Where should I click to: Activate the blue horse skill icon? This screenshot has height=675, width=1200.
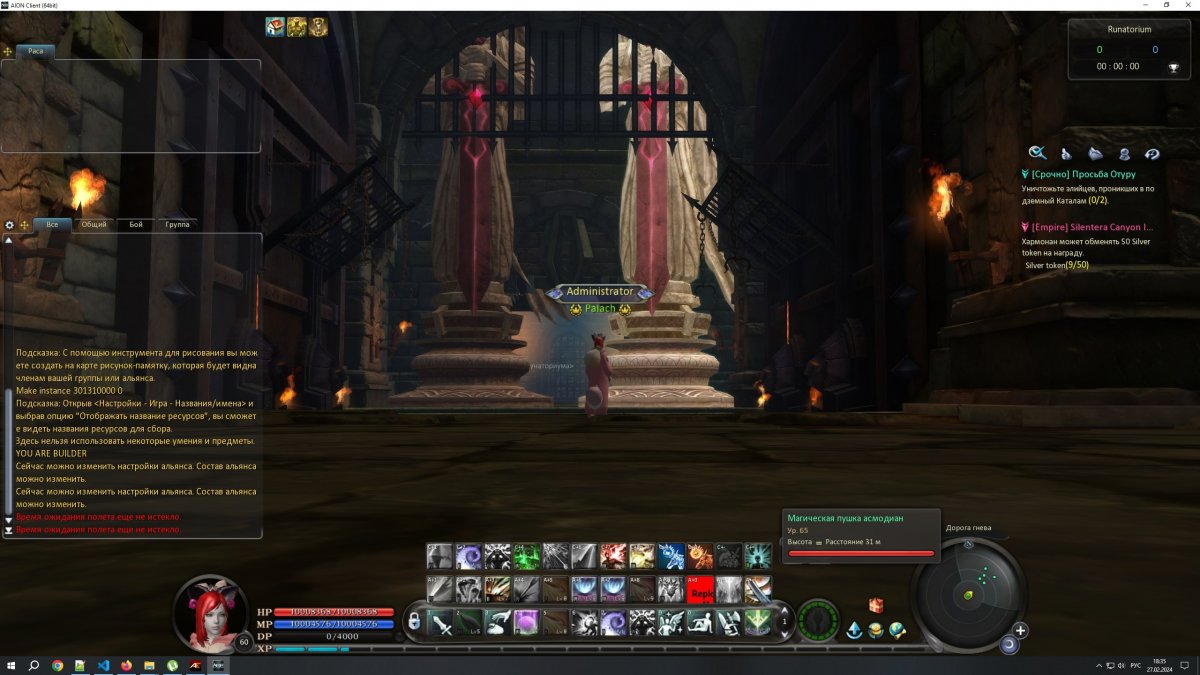tap(671, 556)
